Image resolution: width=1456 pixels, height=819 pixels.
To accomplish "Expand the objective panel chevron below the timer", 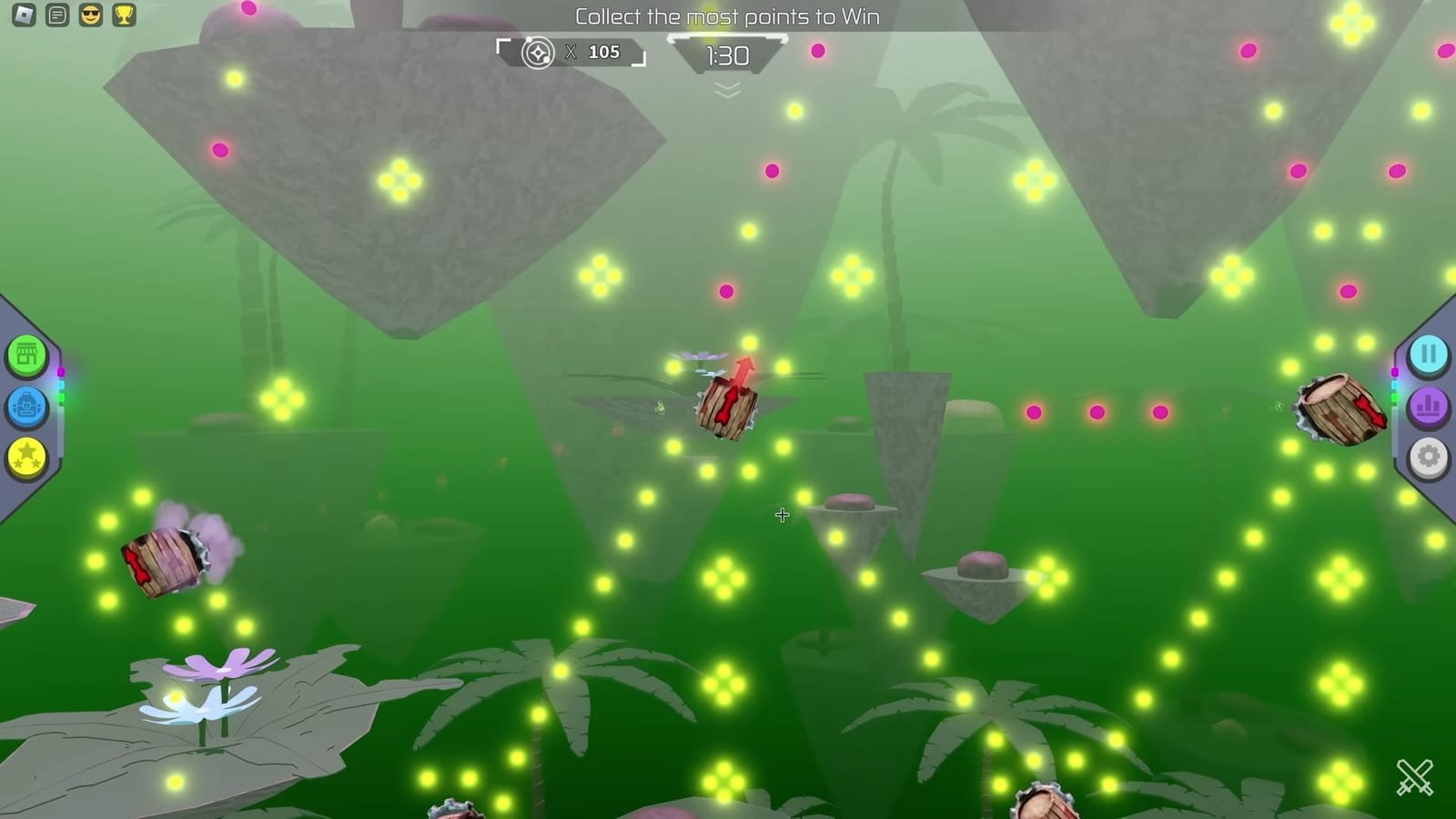I will [x=725, y=90].
